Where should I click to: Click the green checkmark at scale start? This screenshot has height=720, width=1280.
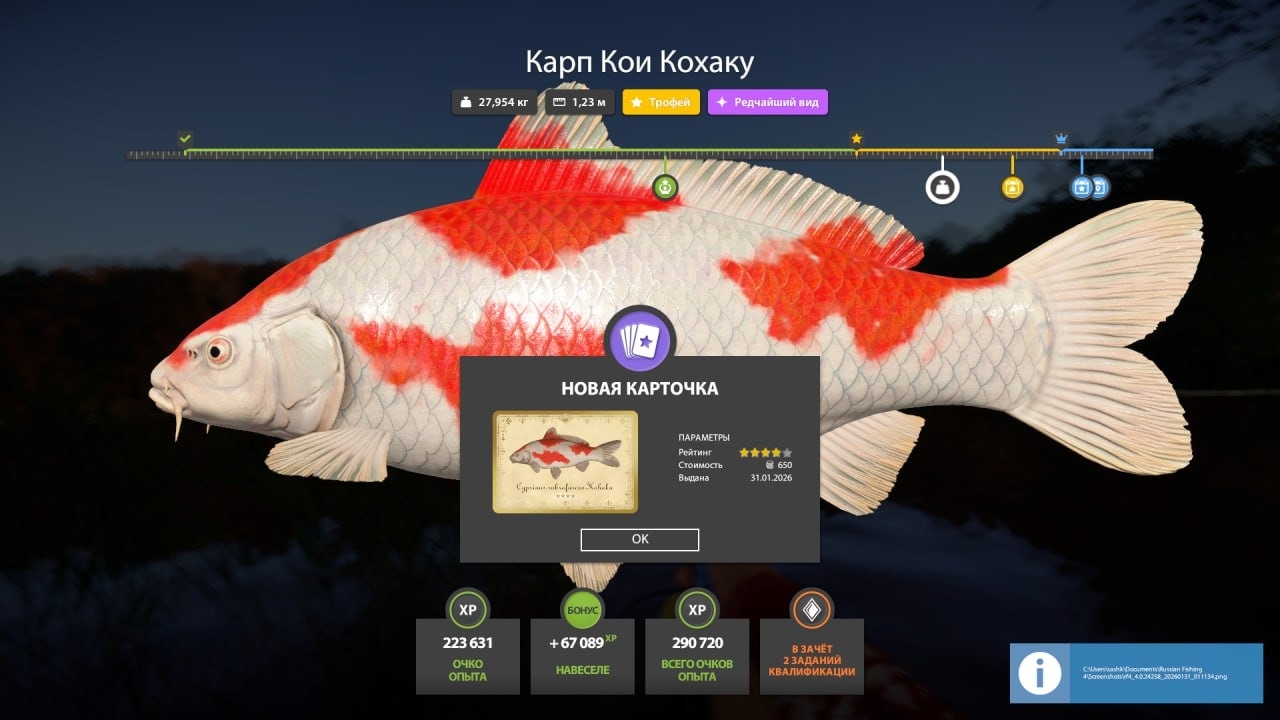[185, 138]
